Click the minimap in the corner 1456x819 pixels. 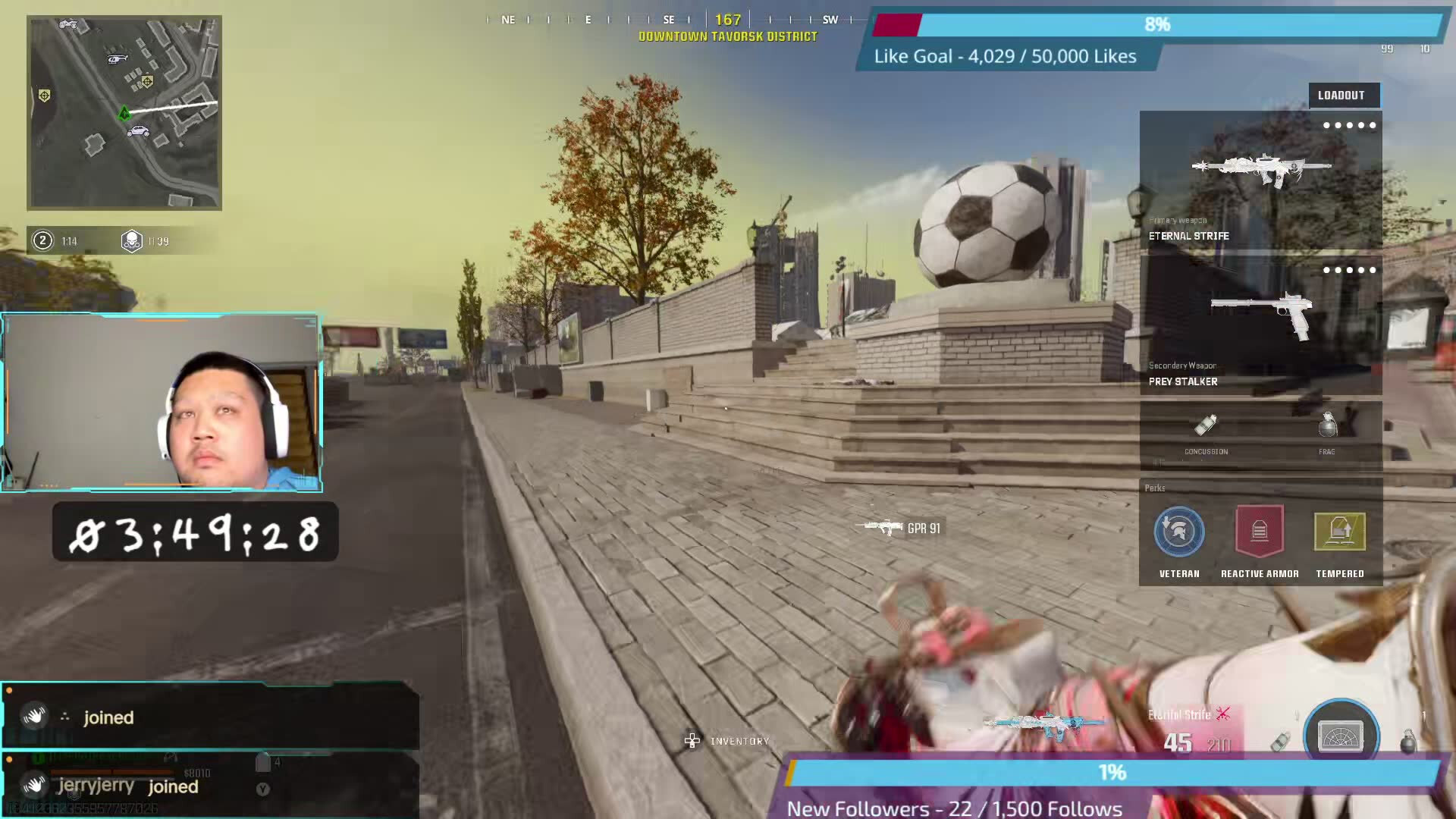pyautogui.click(x=124, y=112)
